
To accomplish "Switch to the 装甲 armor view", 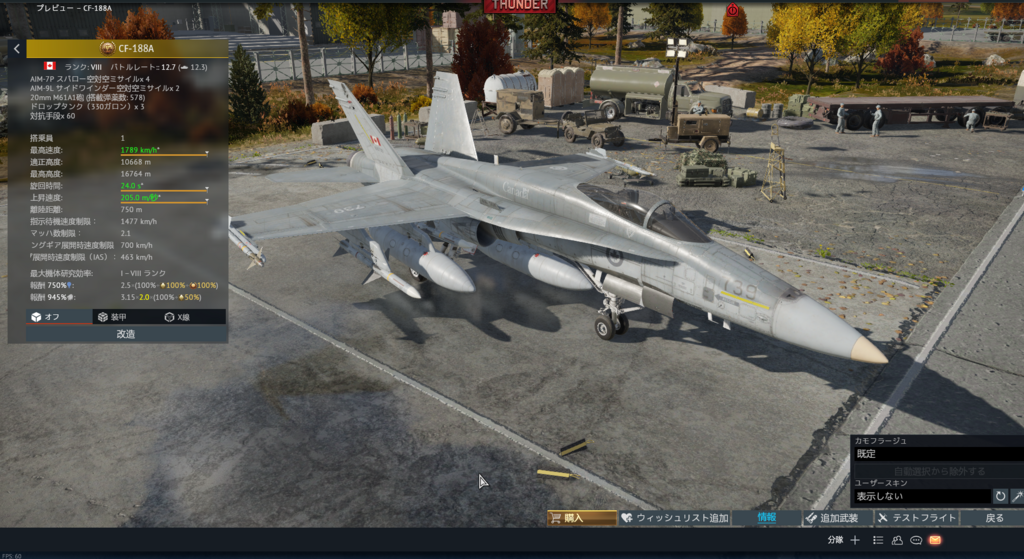I will pos(111,316).
